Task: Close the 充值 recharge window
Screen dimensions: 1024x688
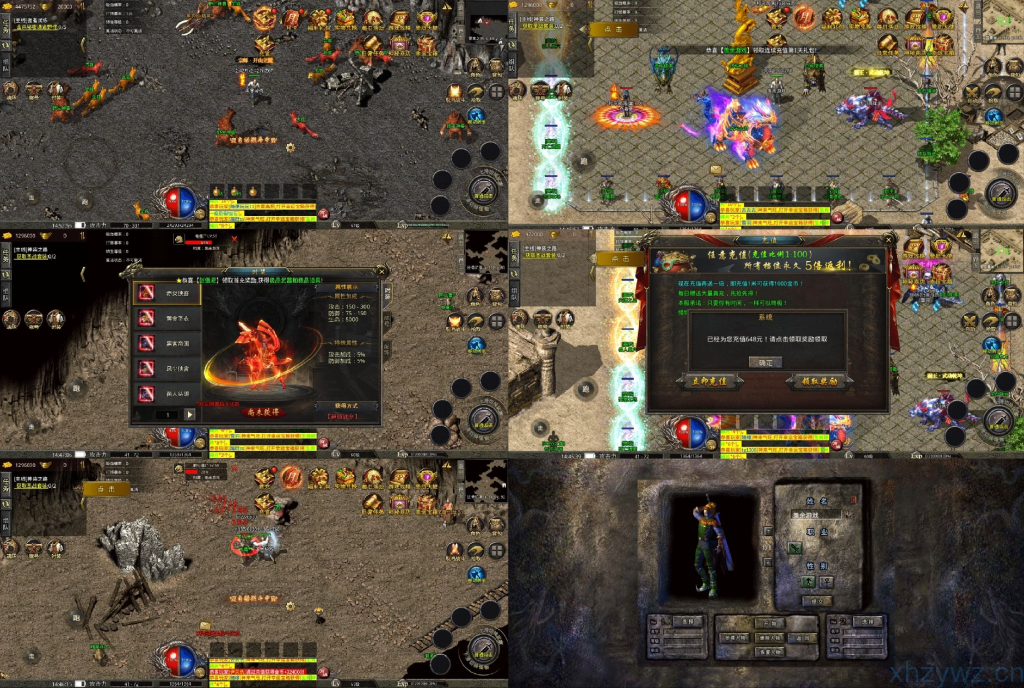Action: pyautogui.click(x=886, y=241)
